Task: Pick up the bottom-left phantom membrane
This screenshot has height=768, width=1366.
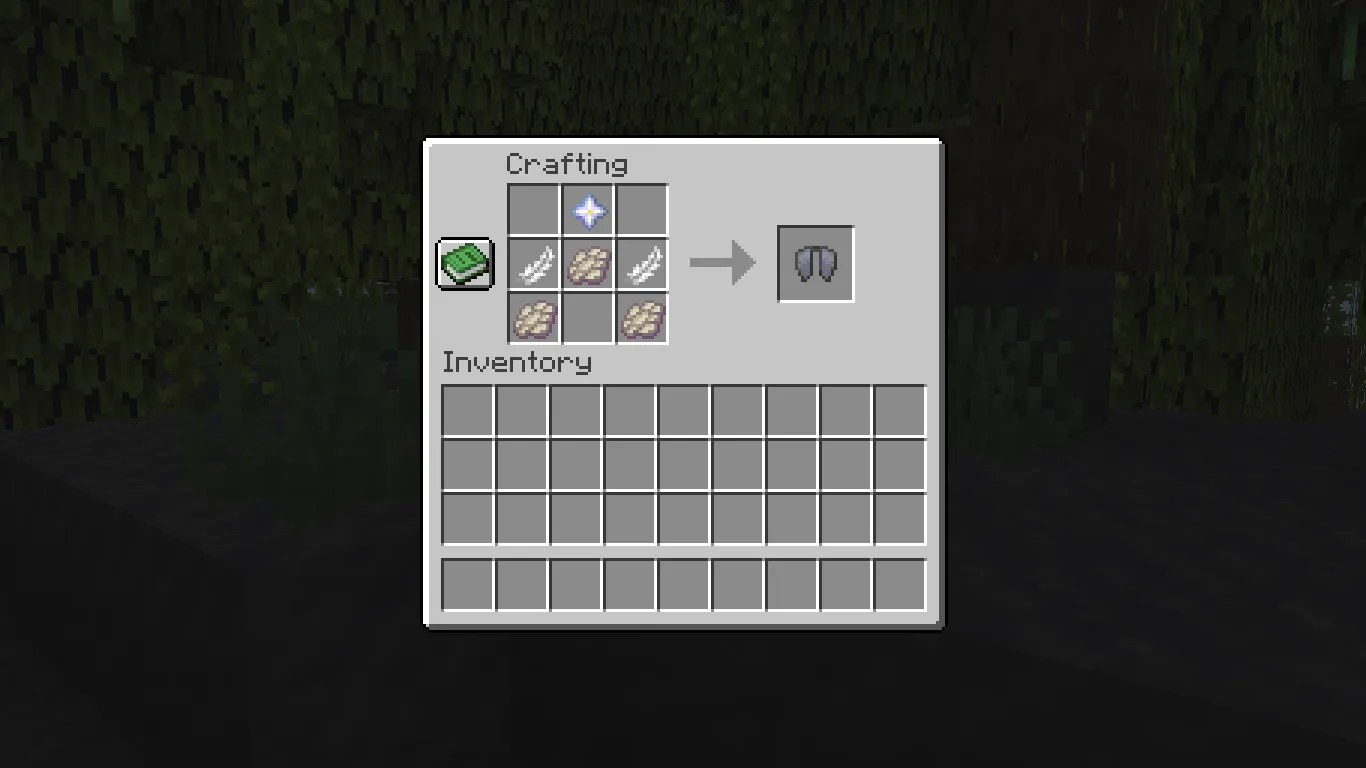Action: point(536,317)
